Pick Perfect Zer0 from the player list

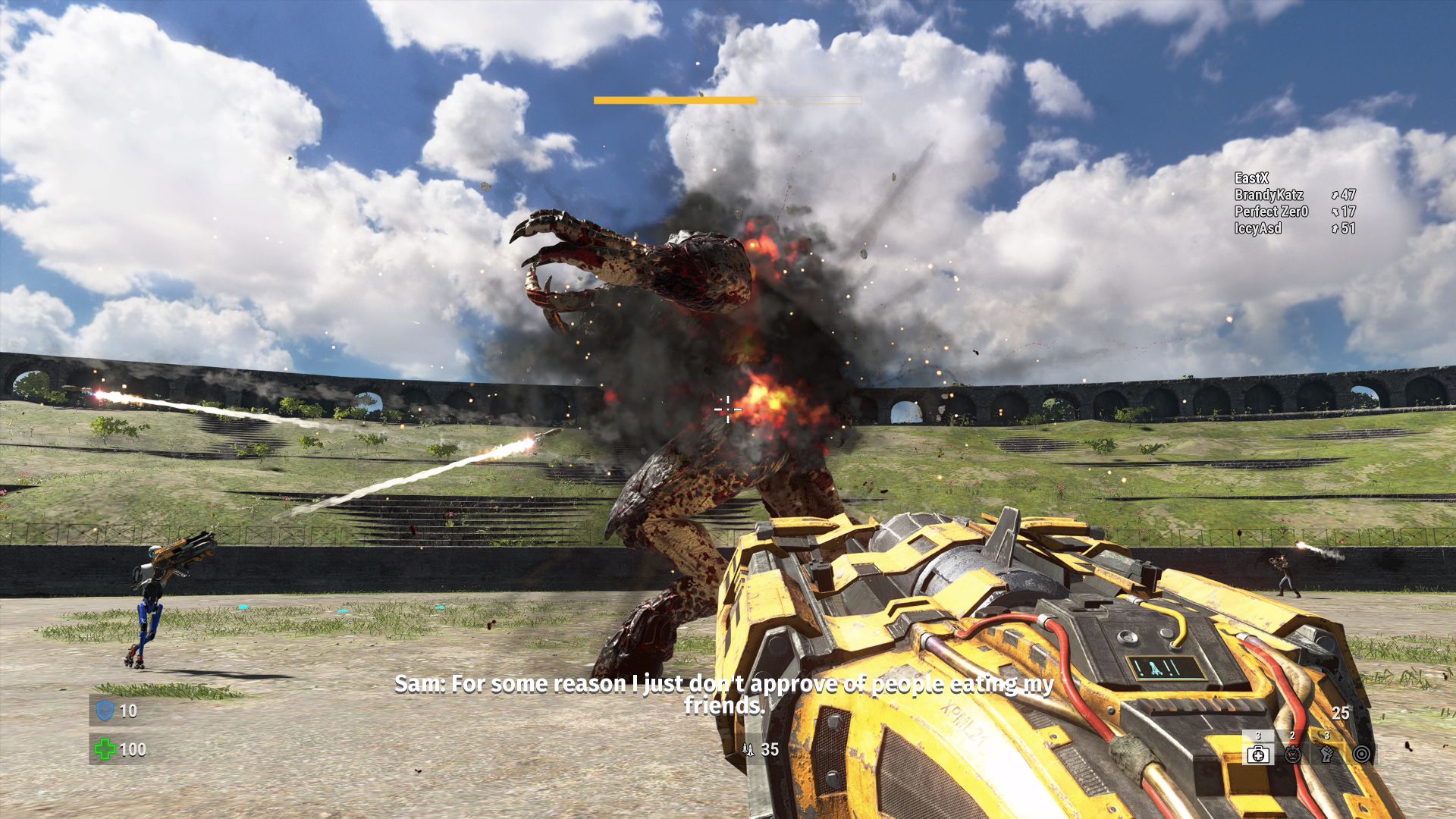tap(1271, 212)
